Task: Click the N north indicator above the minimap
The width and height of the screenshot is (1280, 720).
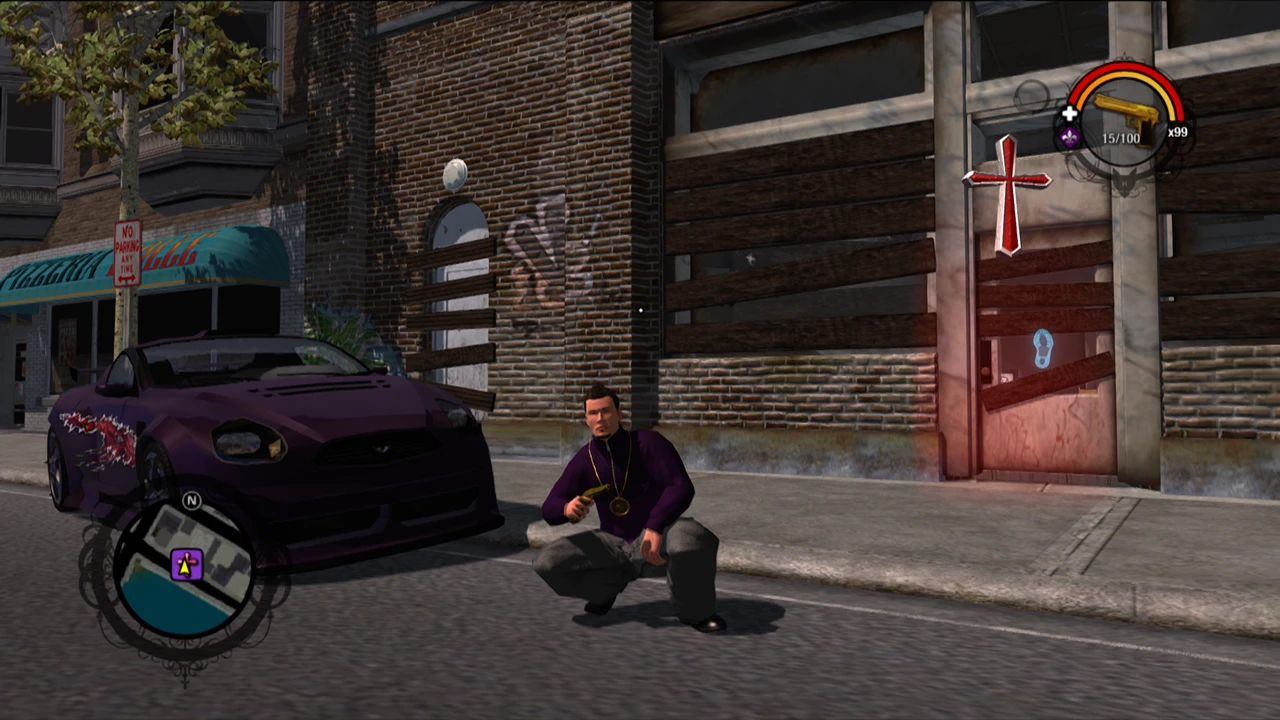Action: tap(190, 502)
